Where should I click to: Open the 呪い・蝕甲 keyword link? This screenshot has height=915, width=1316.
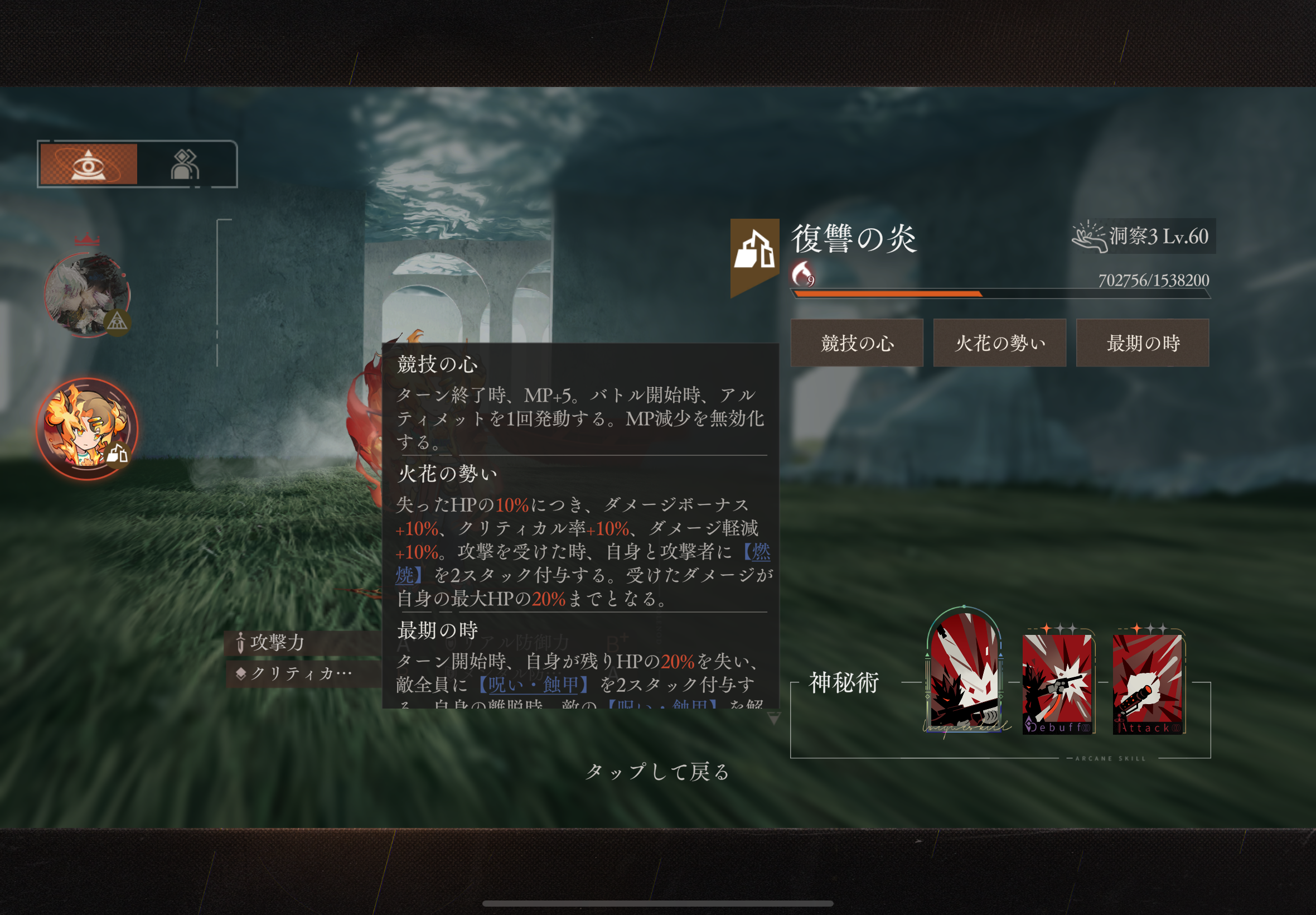[534, 685]
